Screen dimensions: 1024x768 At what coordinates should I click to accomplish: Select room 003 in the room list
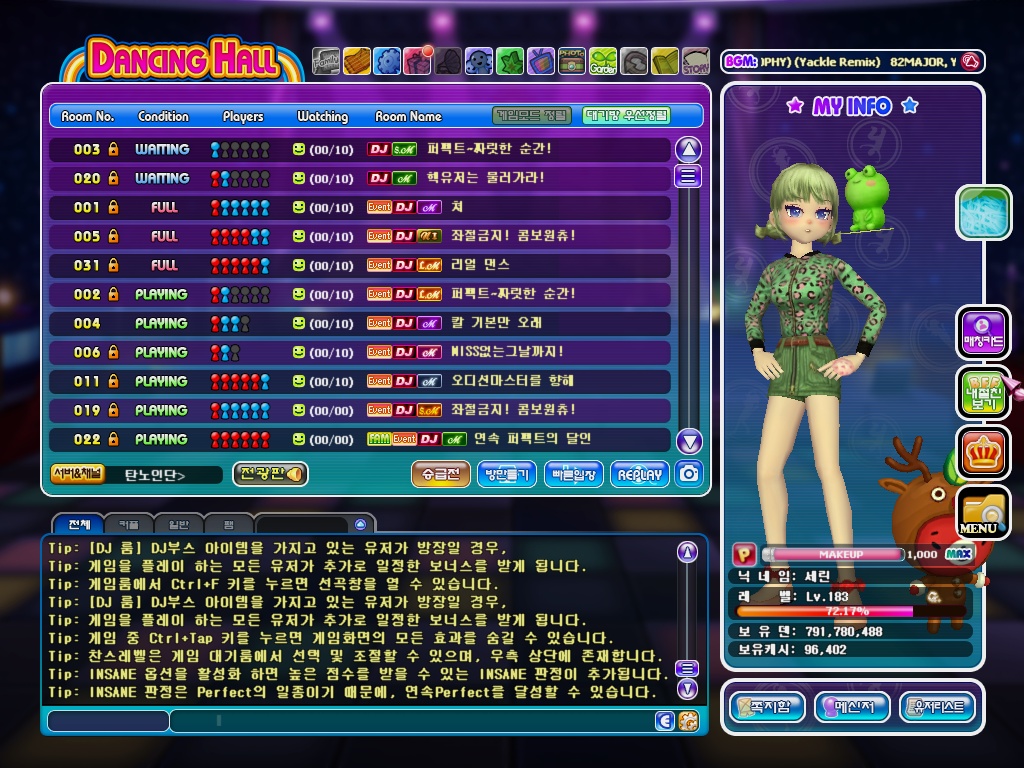click(x=360, y=149)
